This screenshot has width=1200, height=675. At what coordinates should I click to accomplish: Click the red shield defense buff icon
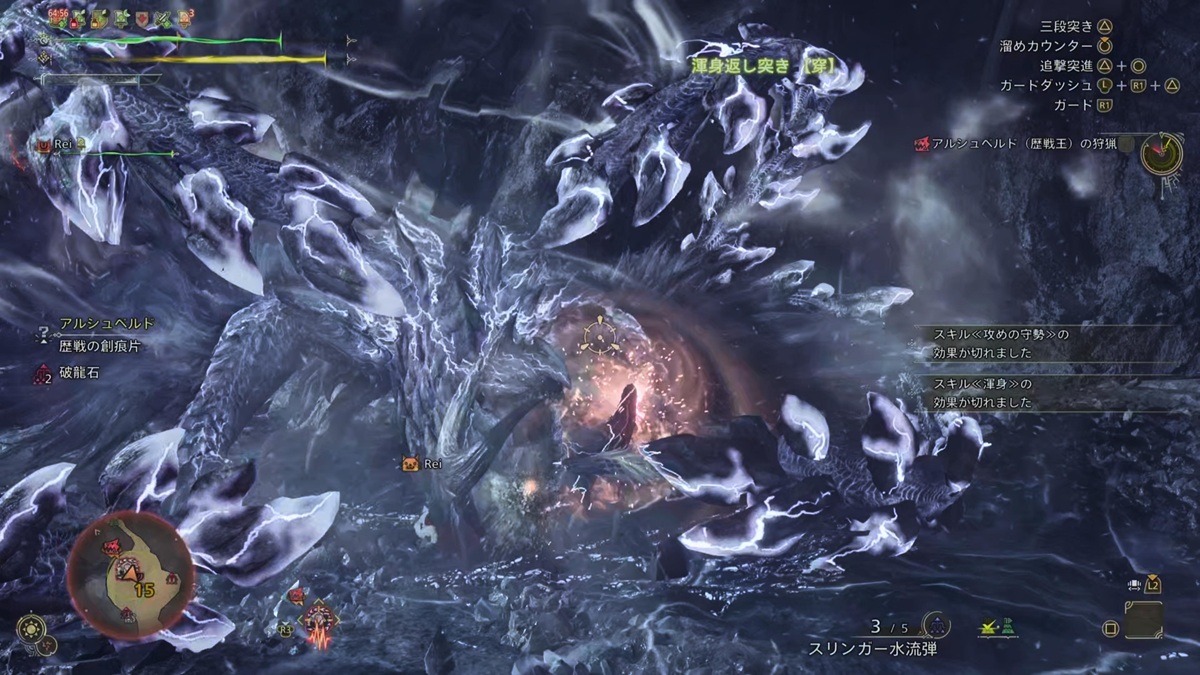point(143,18)
